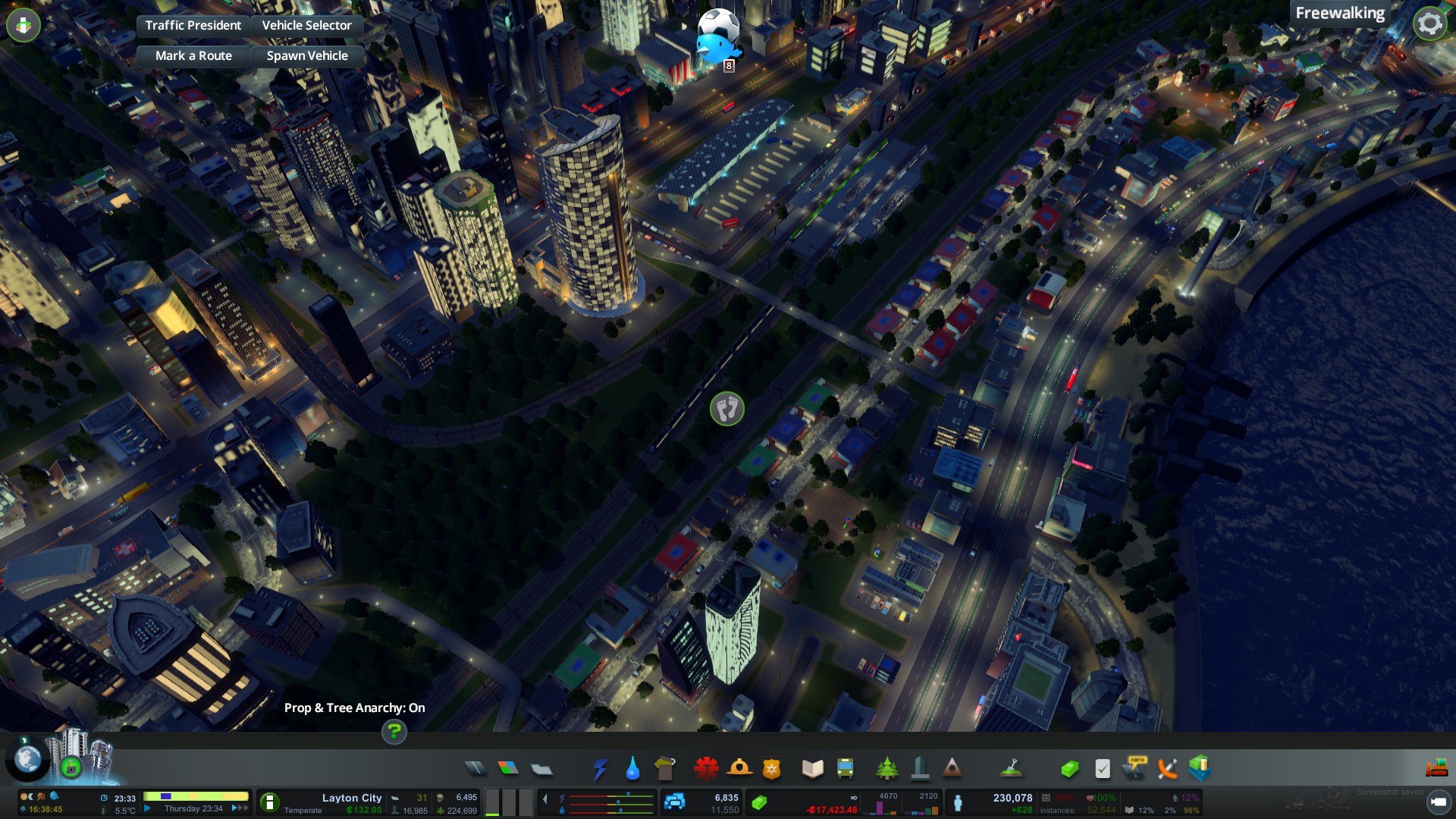Activate the footprints walking mode icon
The height and width of the screenshot is (819, 1456).
[726, 409]
